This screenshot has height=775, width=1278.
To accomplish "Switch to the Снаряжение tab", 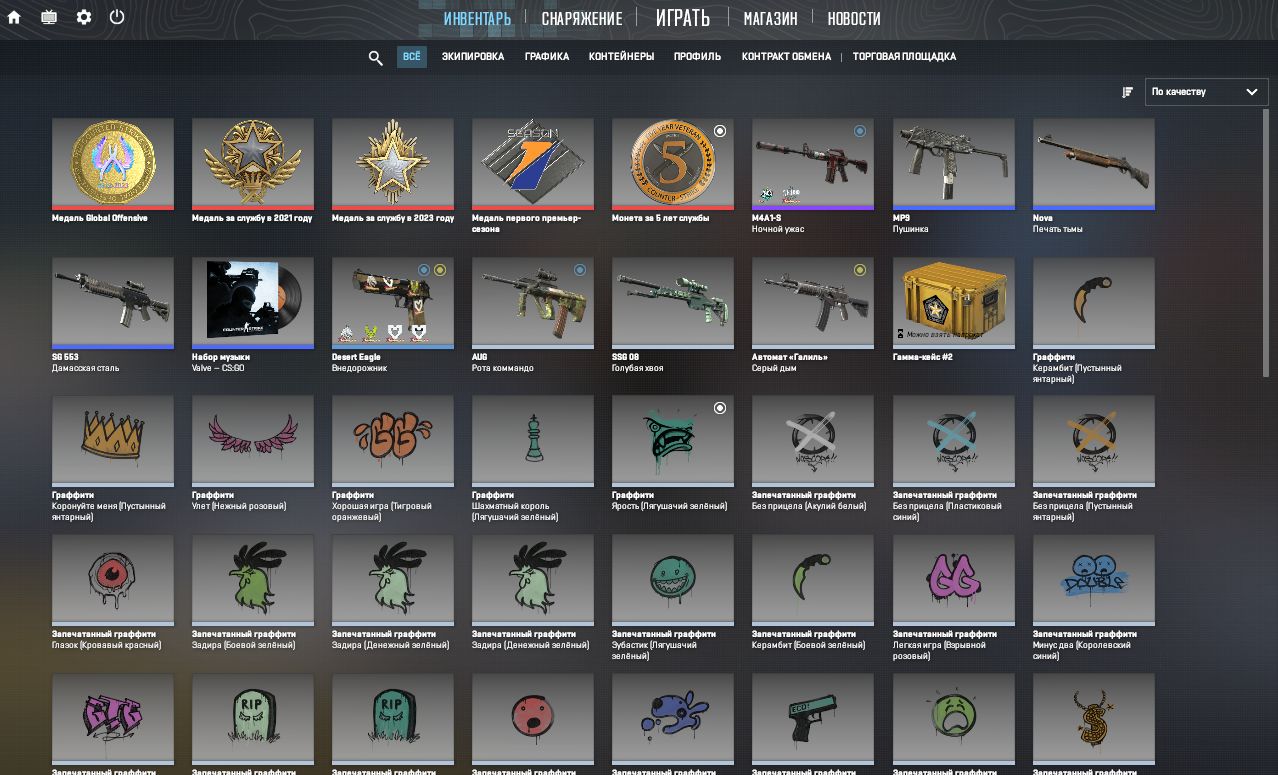I will pyautogui.click(x=581, y=18).
